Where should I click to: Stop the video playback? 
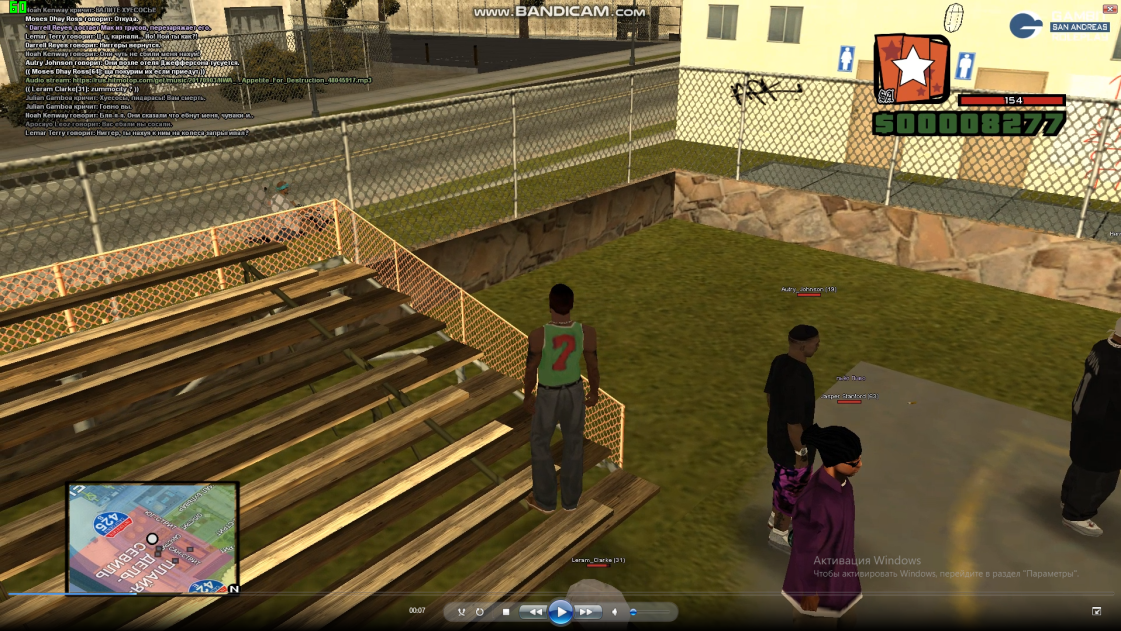506,611
